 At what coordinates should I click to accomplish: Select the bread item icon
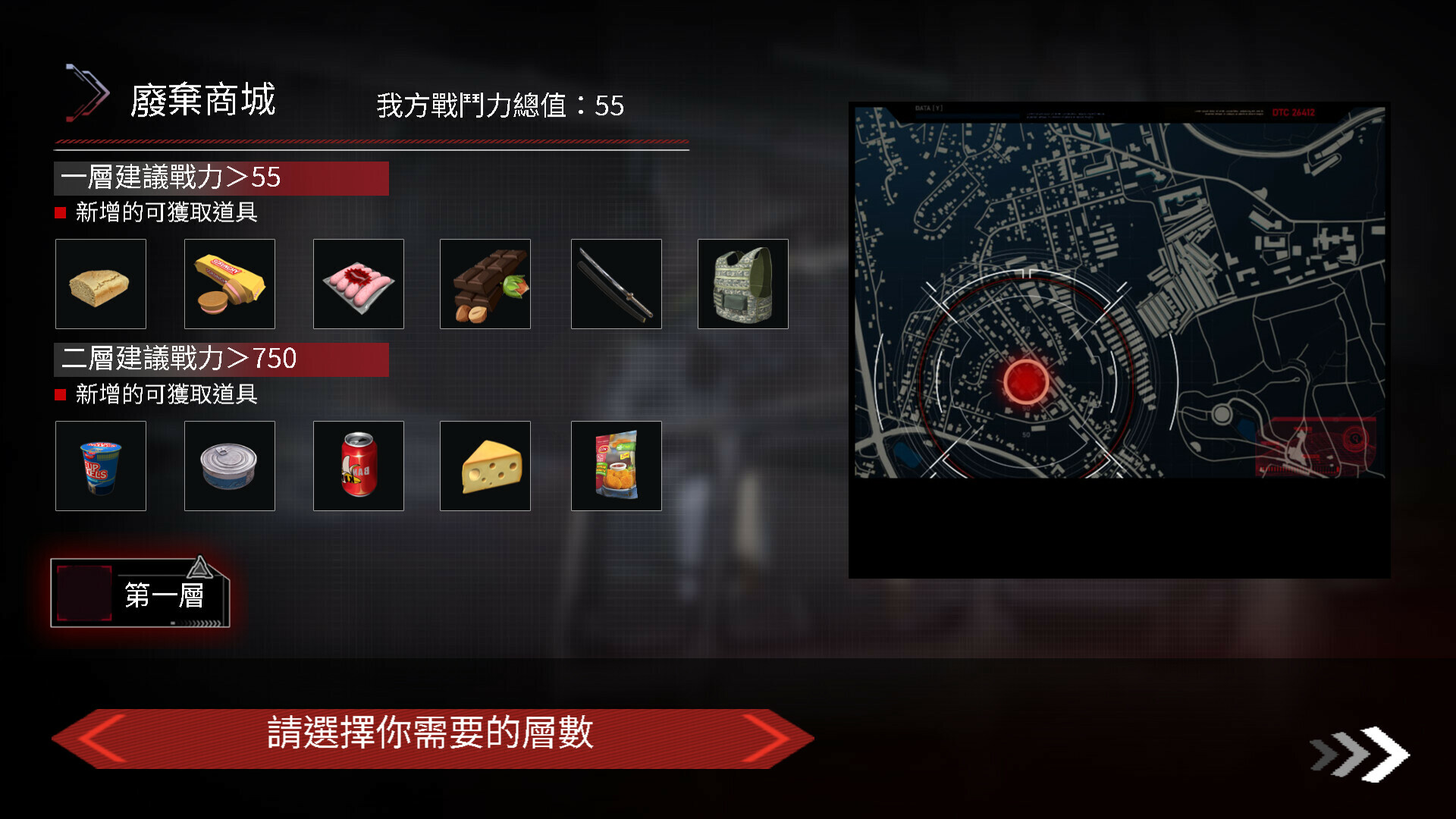coord(100,284)
